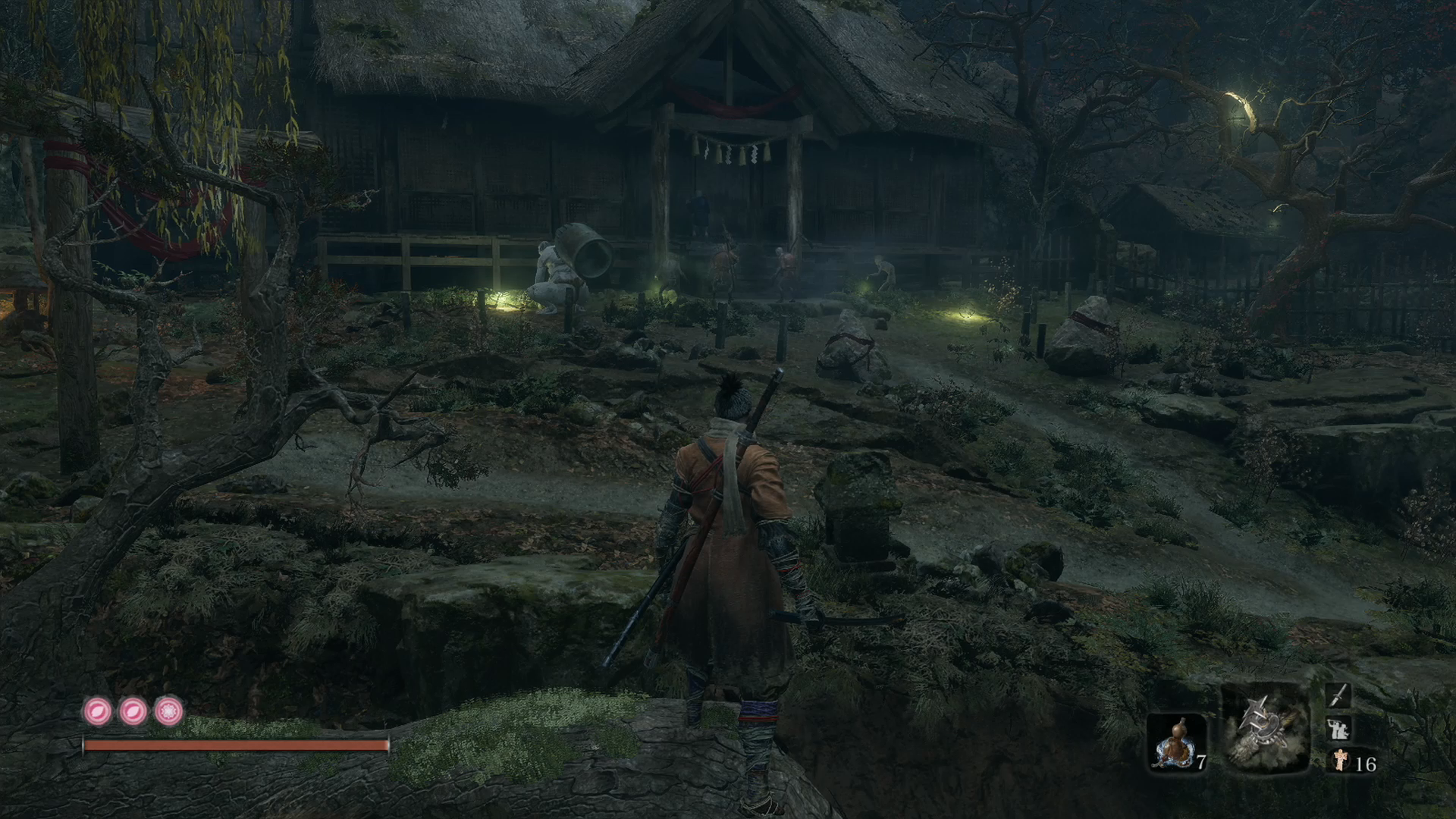Choose the ninjutsu silhouette icon
This screenshot has height=819, width=1456.
coord(1338,730)
